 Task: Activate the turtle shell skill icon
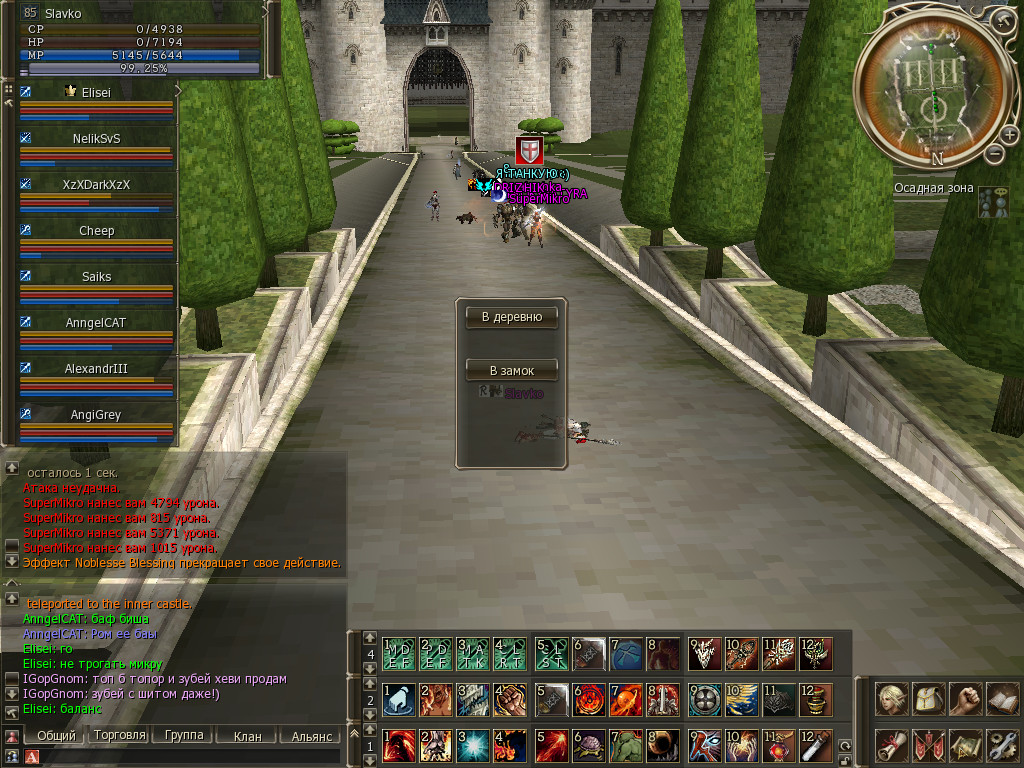coord(590,745)
